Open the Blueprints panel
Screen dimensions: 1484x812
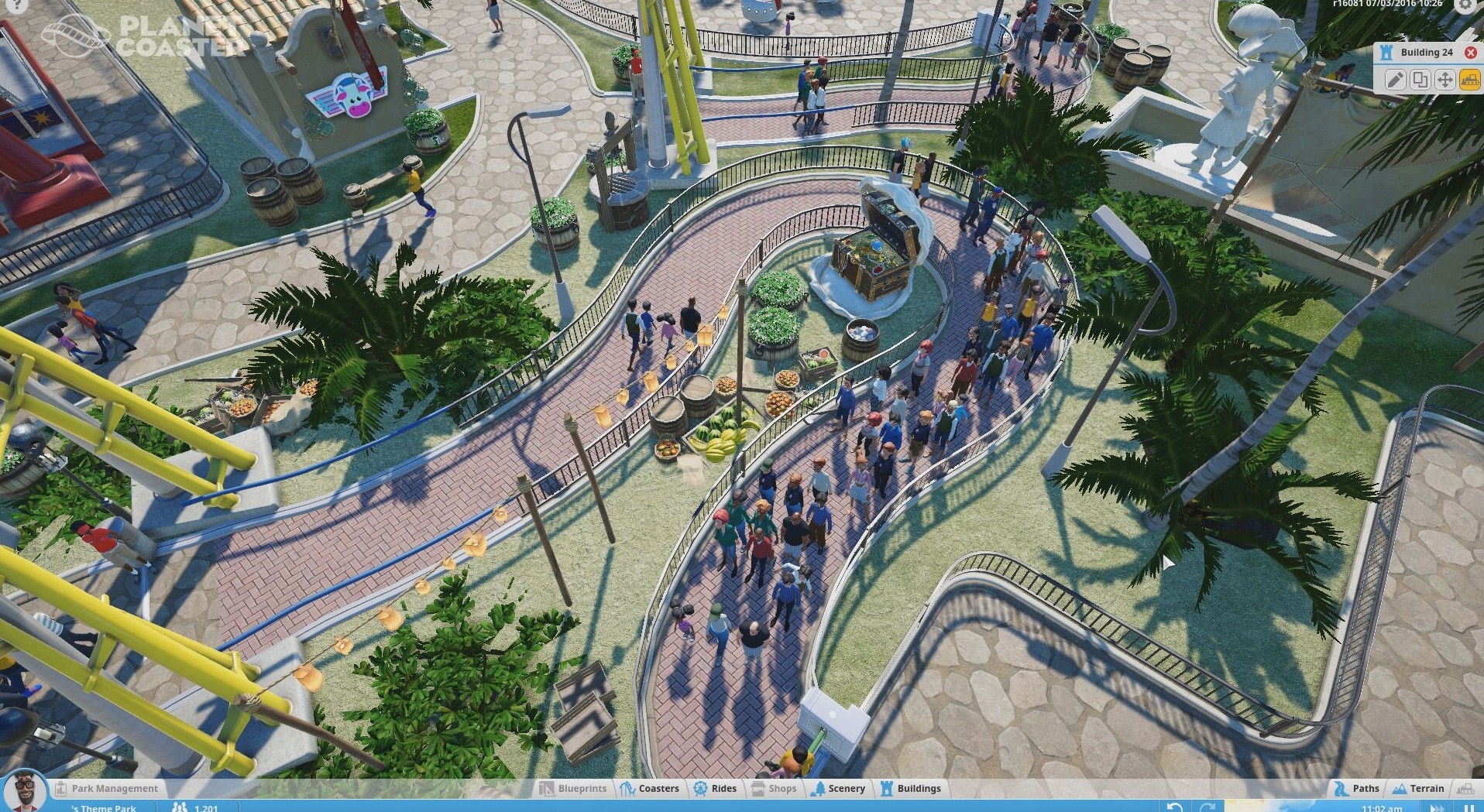[x=573, y=788]
